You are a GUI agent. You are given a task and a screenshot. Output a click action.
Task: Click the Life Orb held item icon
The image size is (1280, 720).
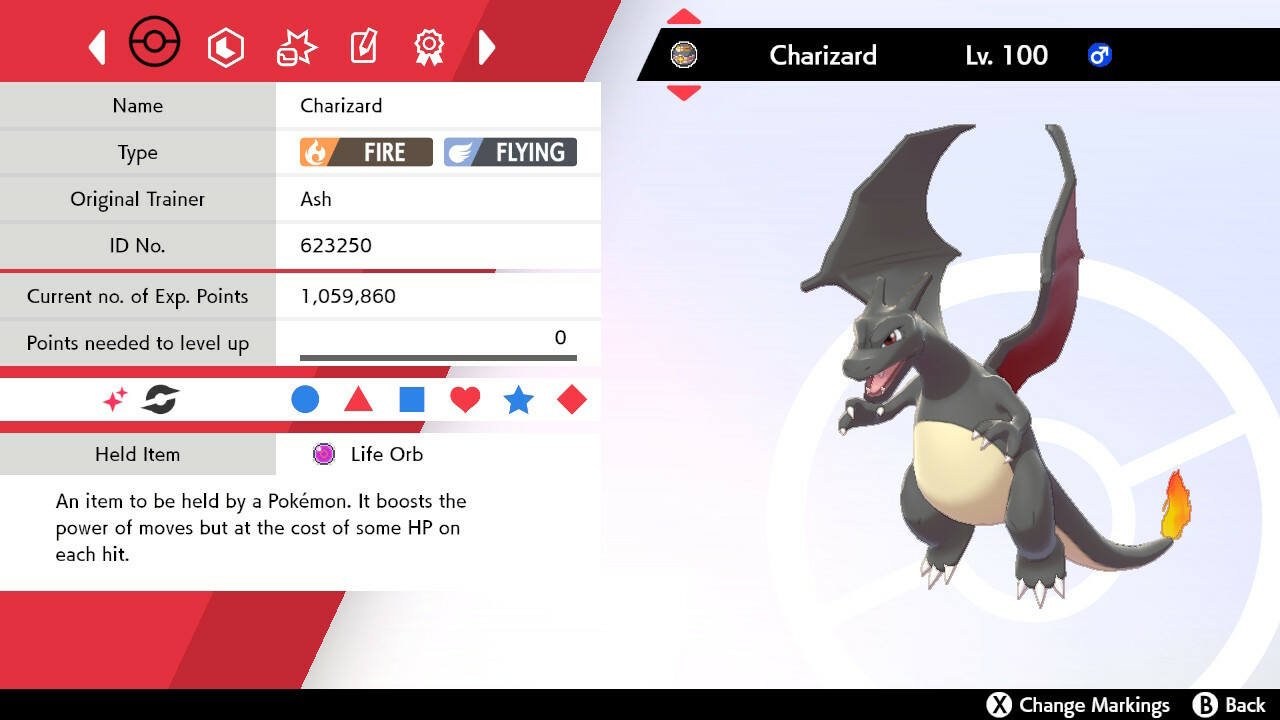(322, 454)
